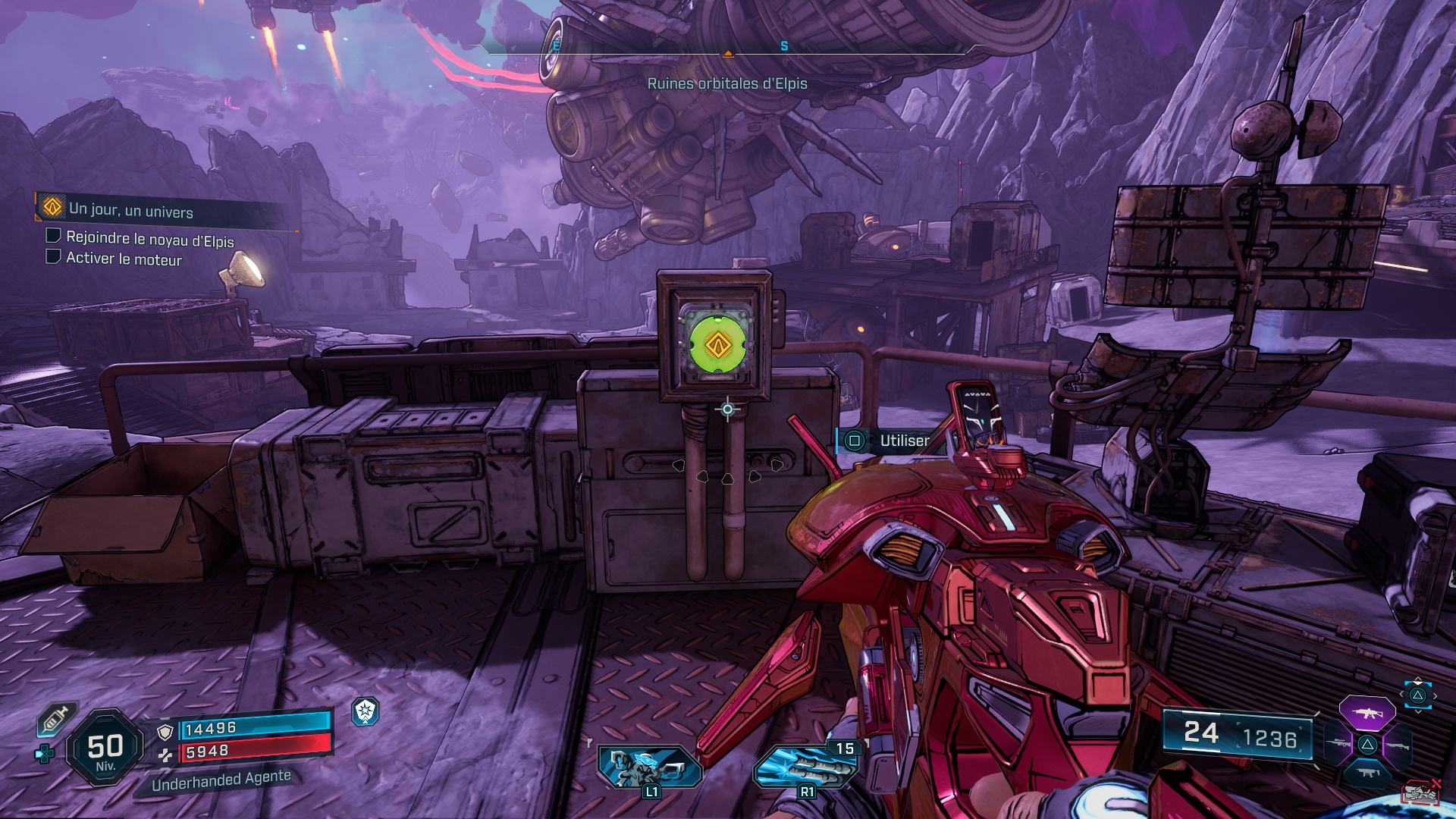Click the R1 action skill icon showing 15
Viewport: 1456px width, 819px height.
point(806,767)
